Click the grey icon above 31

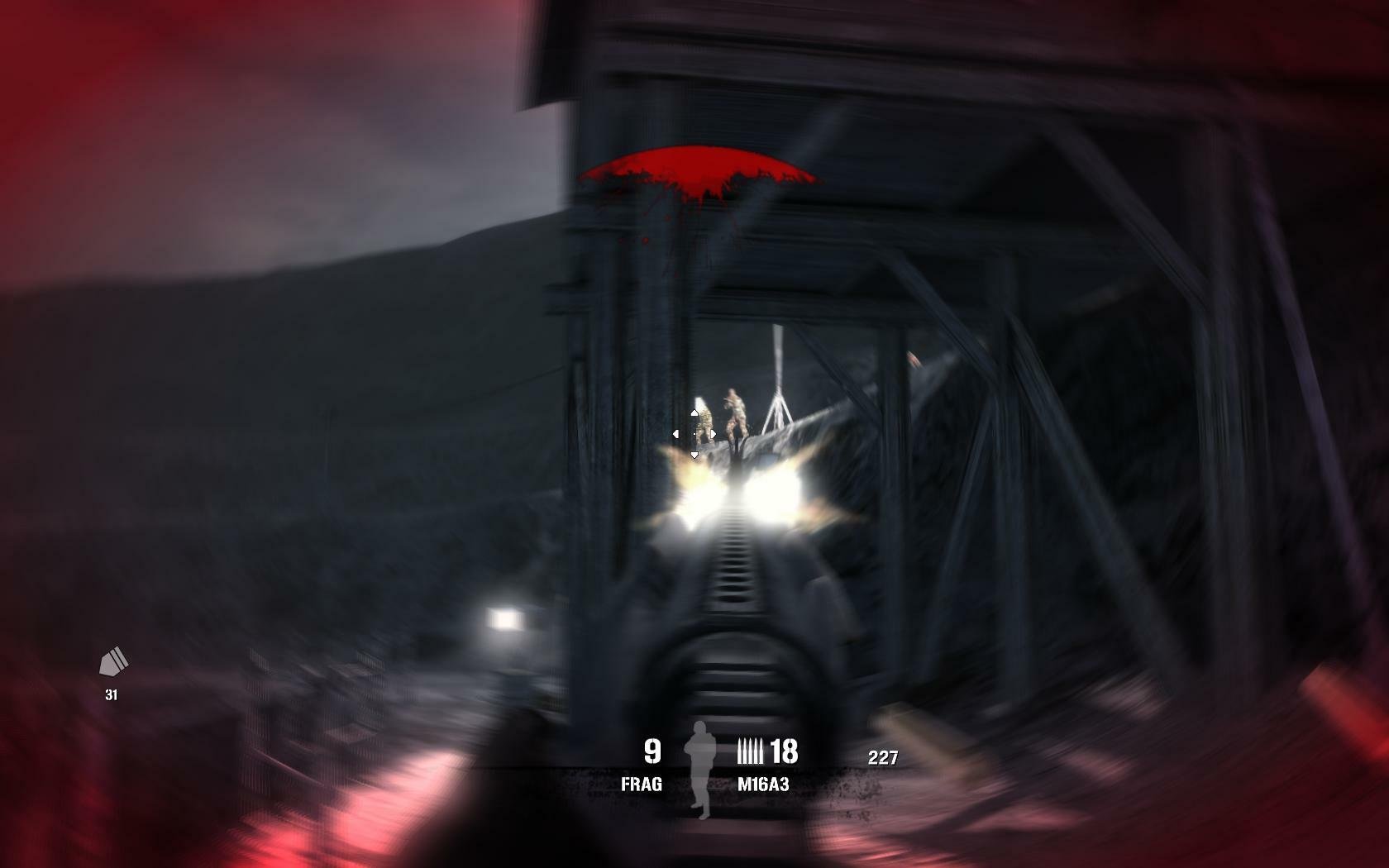pyautogui.click(x=113, y=661)
